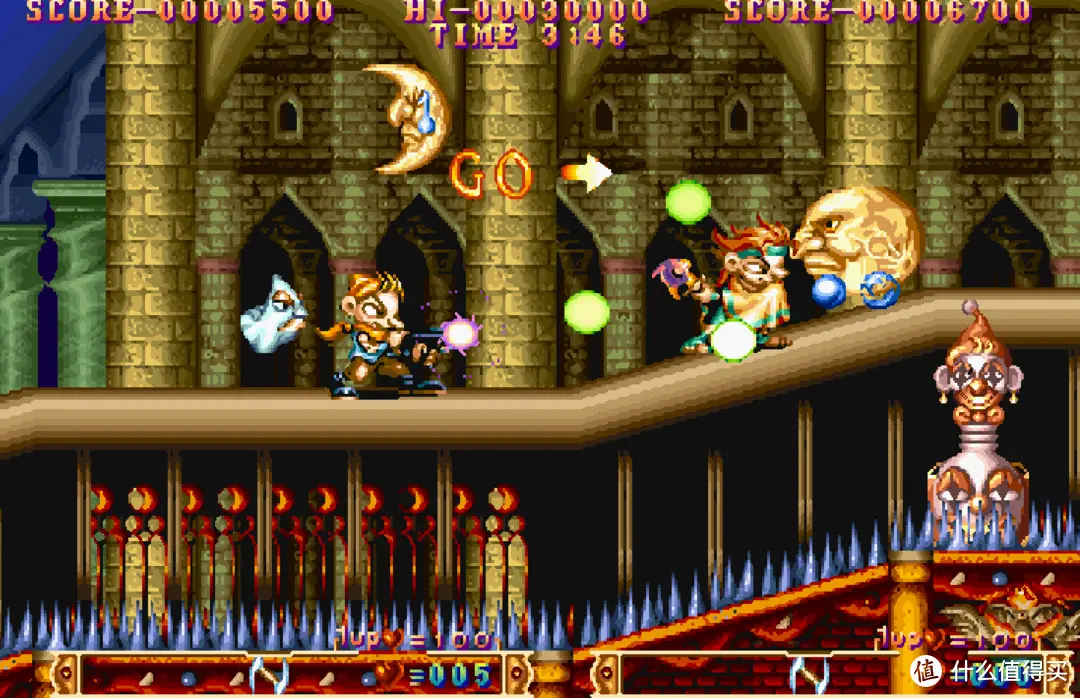Click player two's lightning bolt weapon icon
Image resolution: width=1080 pixels, height=698 pixels.
coord(808,675)
